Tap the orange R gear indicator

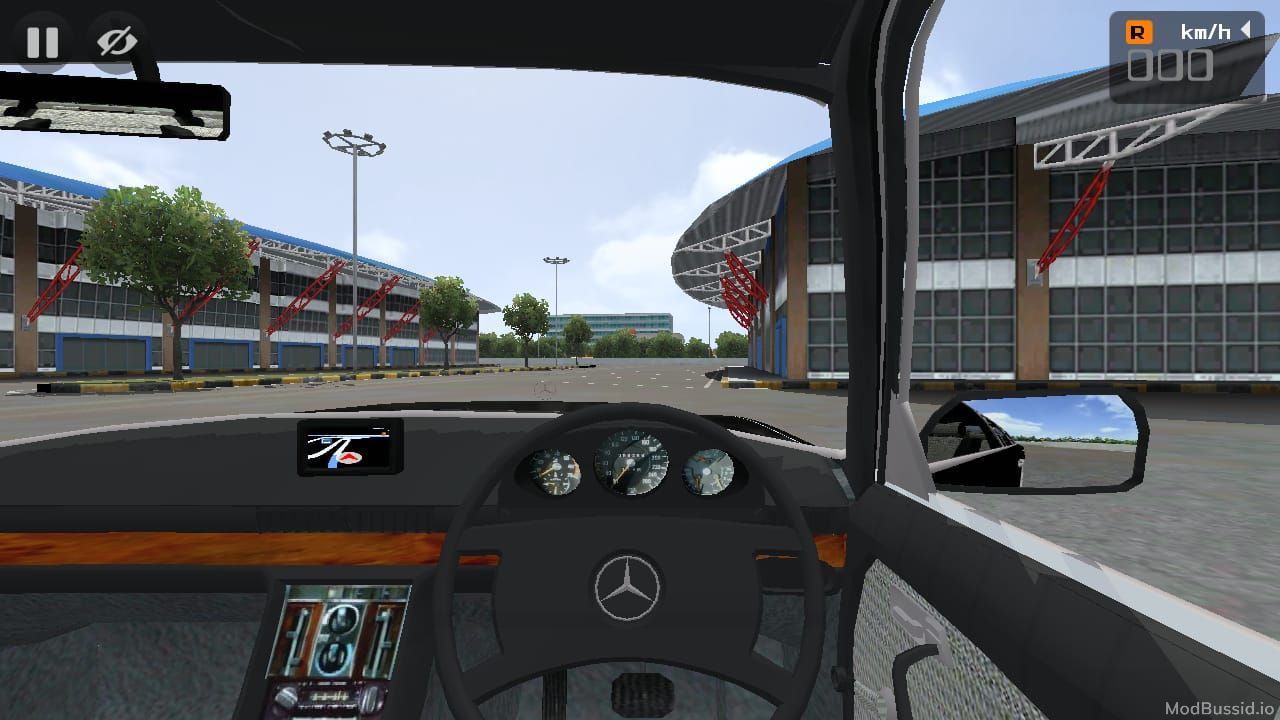1138,32
